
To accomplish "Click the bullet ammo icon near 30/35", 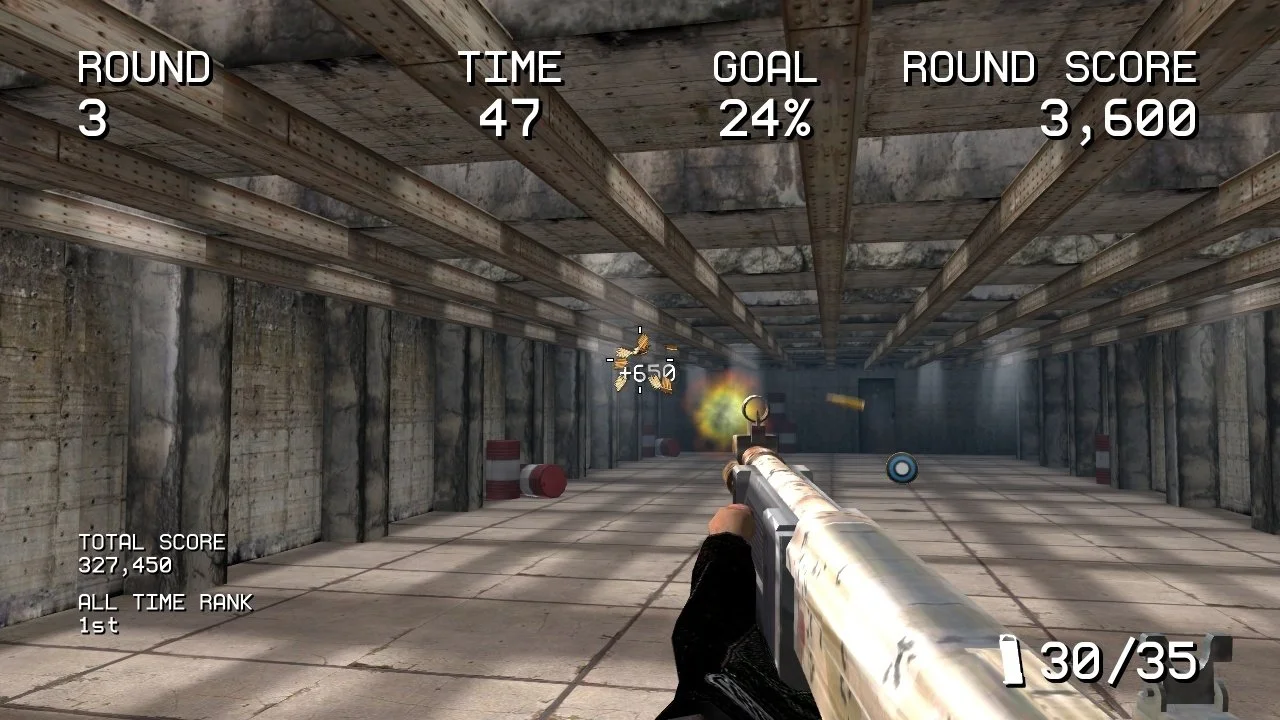I will click(1012, 660).
